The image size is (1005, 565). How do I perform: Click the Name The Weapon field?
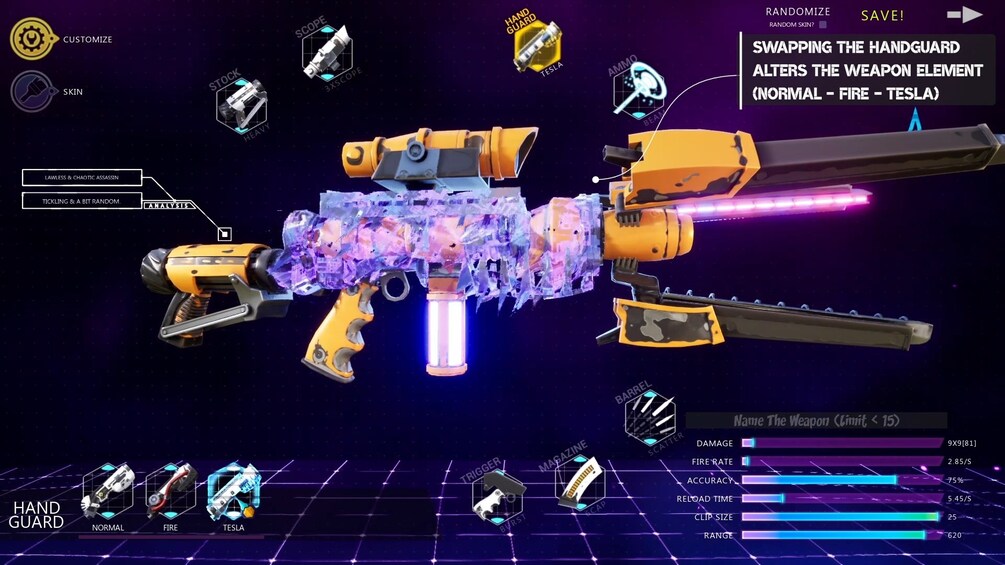click(x=816, y=421)
